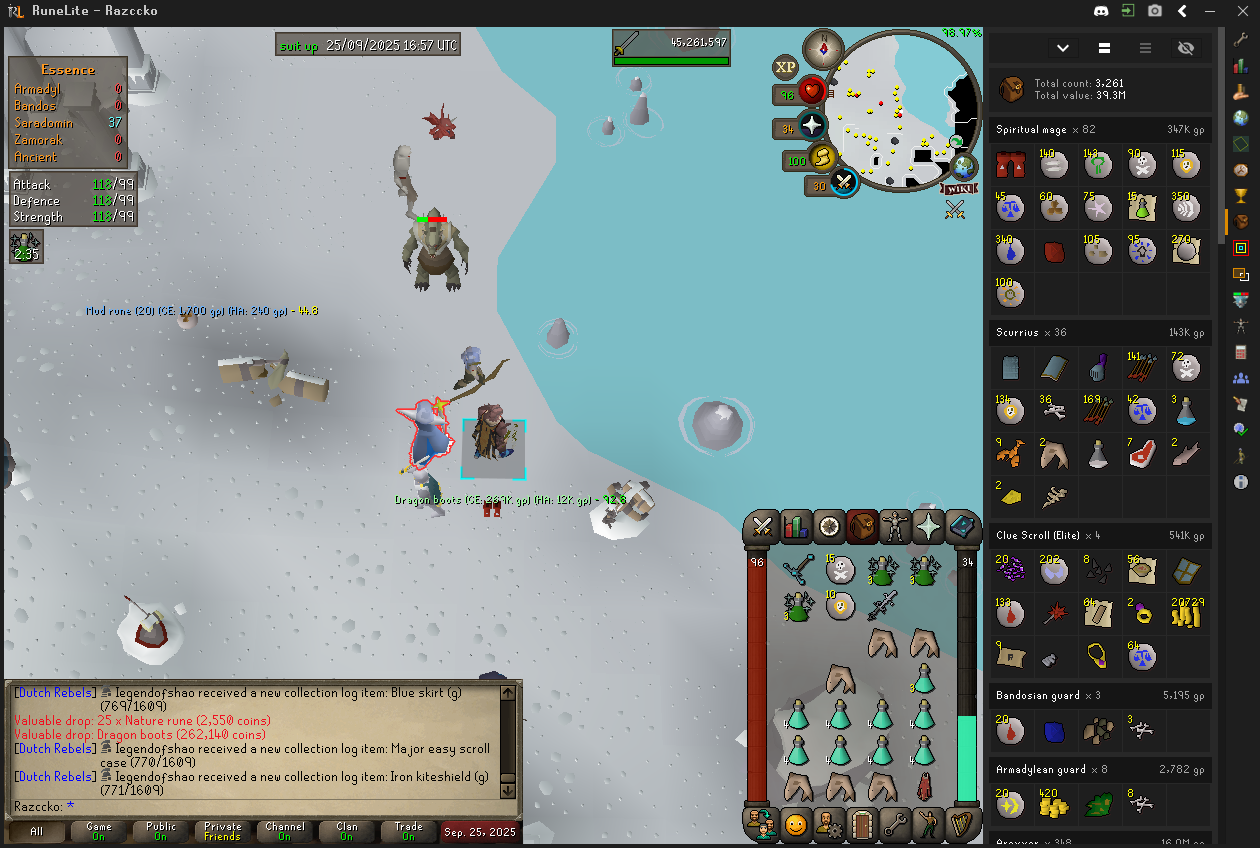Screen dimensions: 1260x848
Task: Open the Worn Equipment tab
Action: coord(895,526)
